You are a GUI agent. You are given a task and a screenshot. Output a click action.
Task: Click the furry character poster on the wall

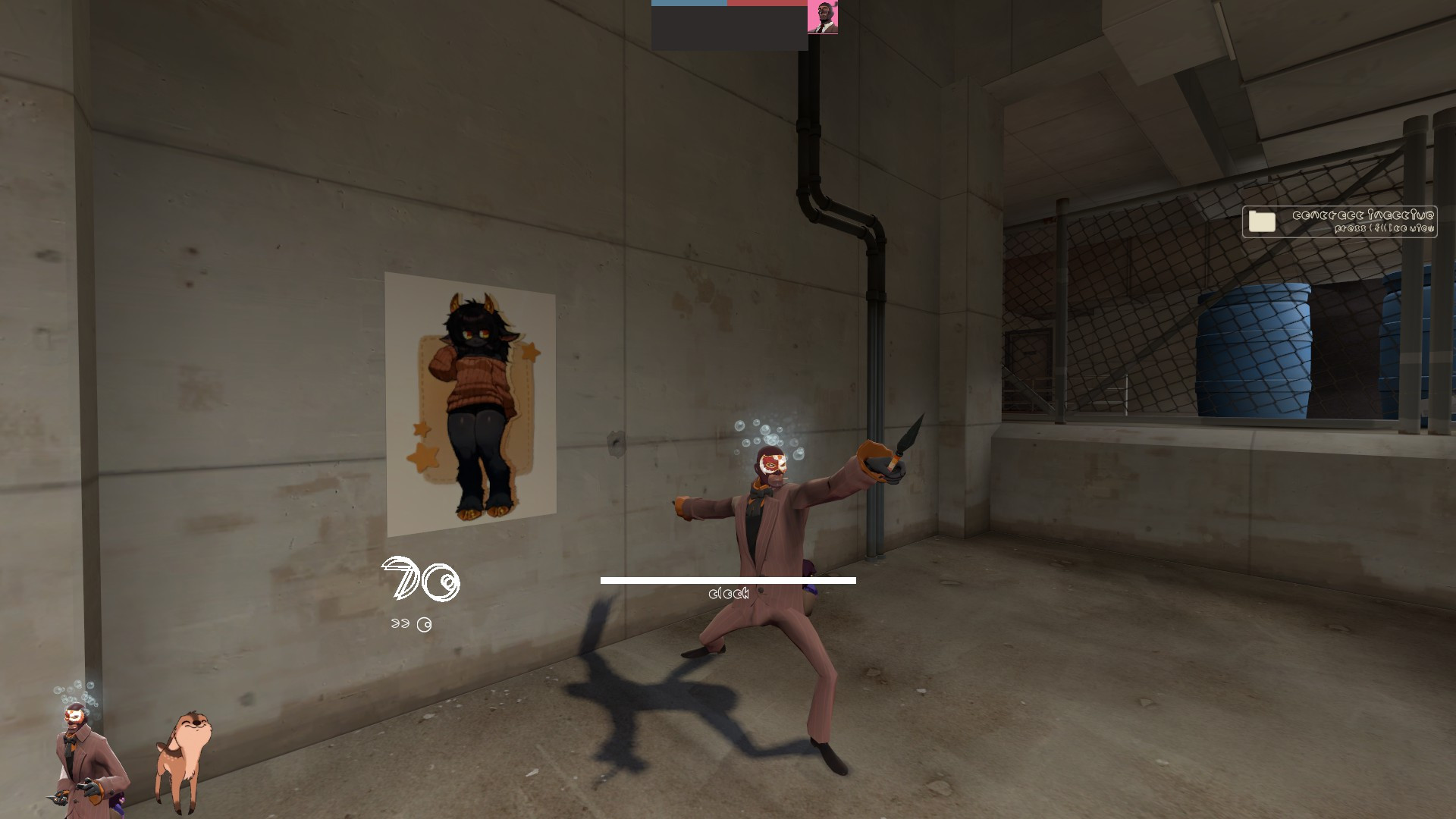pos(470,402)
